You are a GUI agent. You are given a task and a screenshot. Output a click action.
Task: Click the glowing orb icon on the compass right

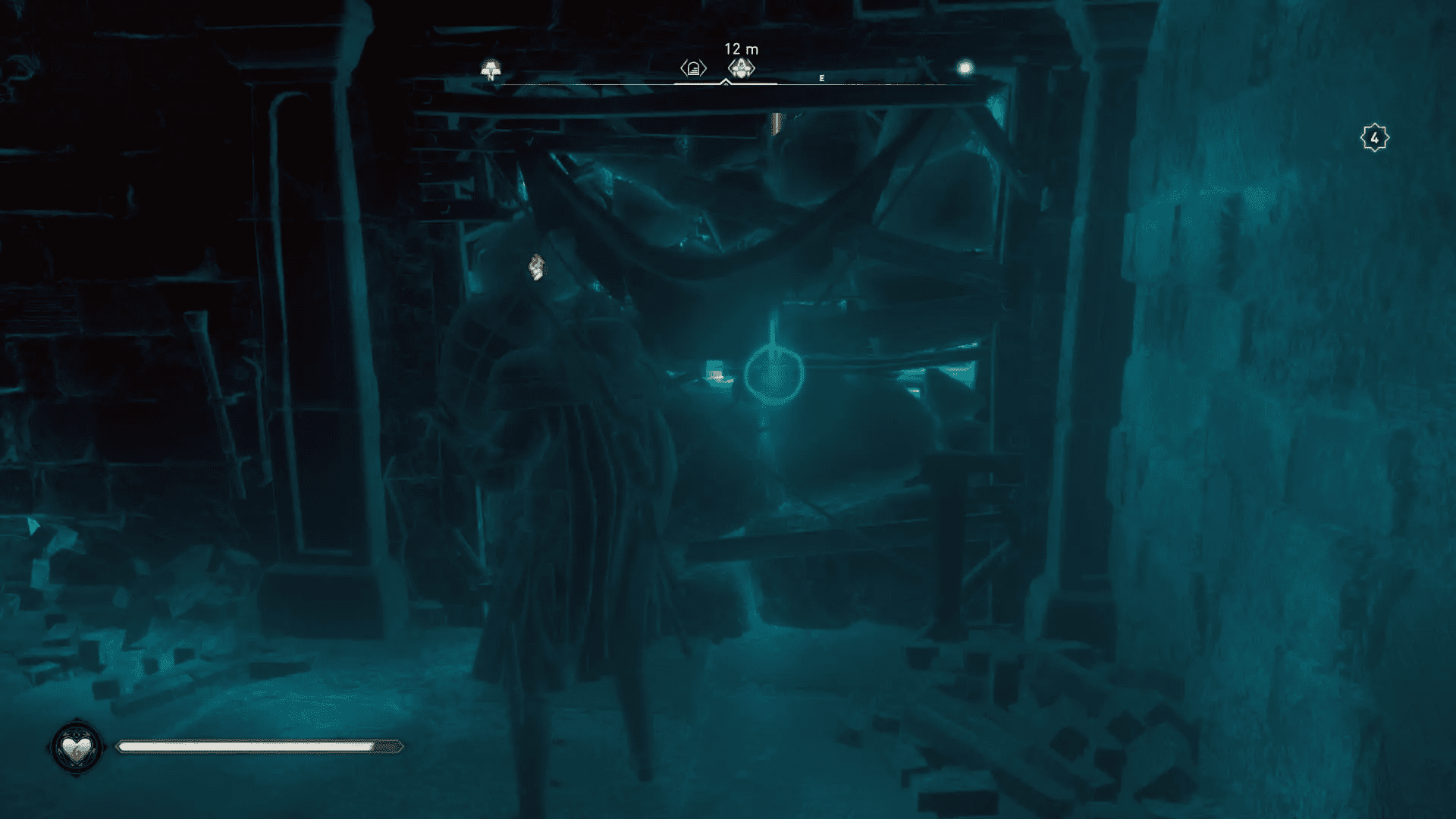click(x=965, y=67)
